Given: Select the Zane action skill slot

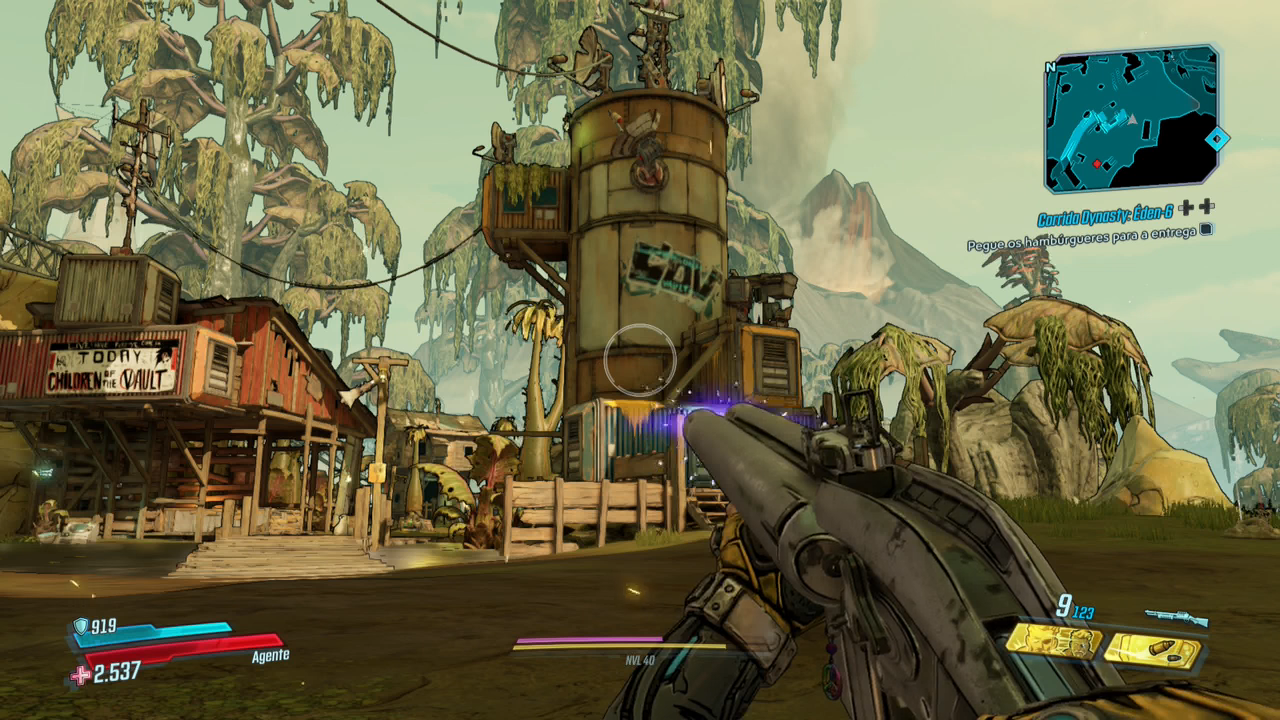Looking at the screenshot, I should pos(1053,640).
